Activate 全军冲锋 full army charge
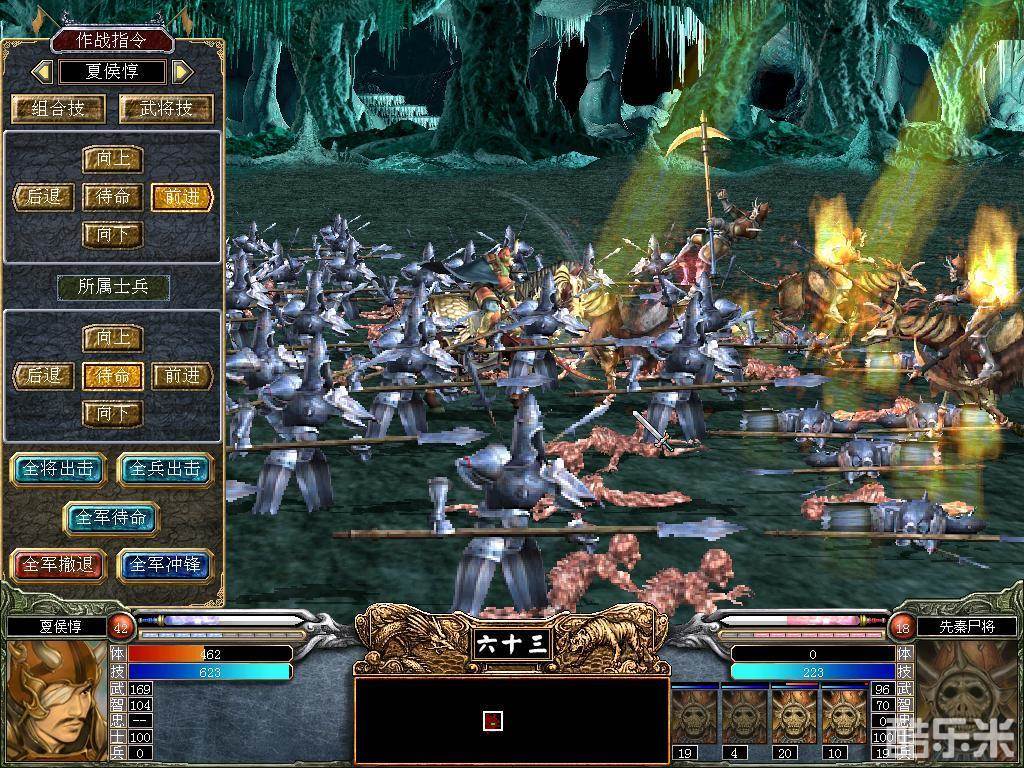Viewport: 1024px width, 768px height. pyautogui.click(x=165, y=565)
